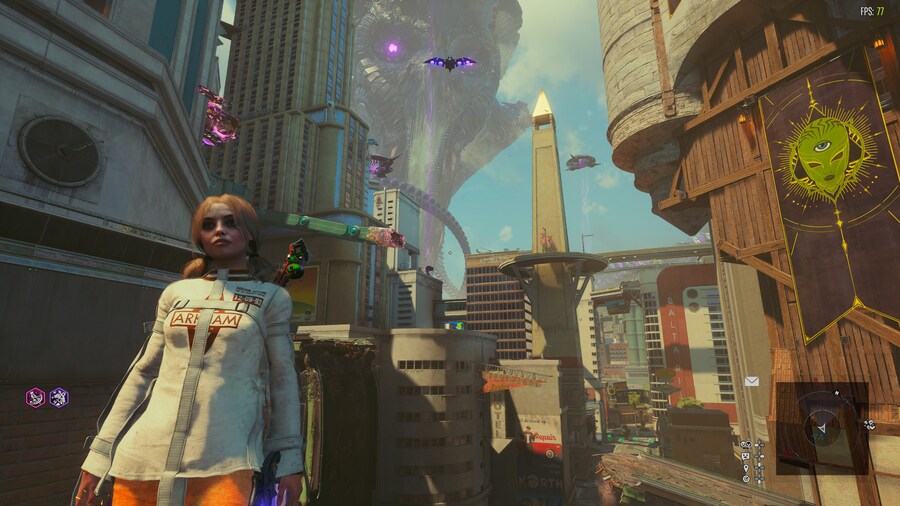Open the minimap radar

822,428
